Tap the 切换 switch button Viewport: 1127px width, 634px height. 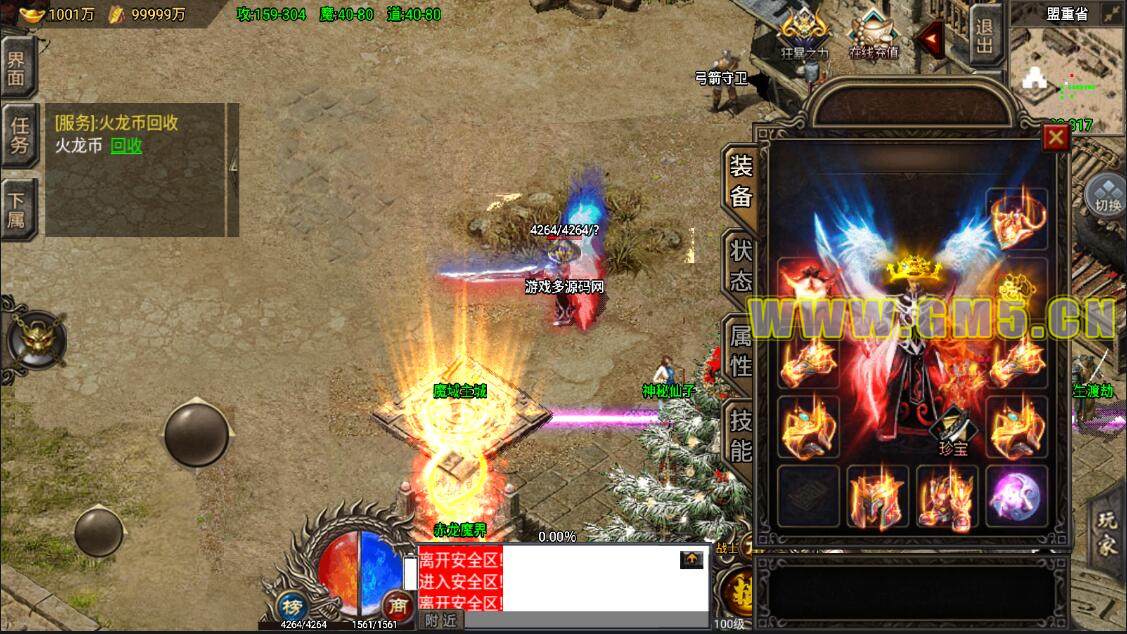point(1106,196)
